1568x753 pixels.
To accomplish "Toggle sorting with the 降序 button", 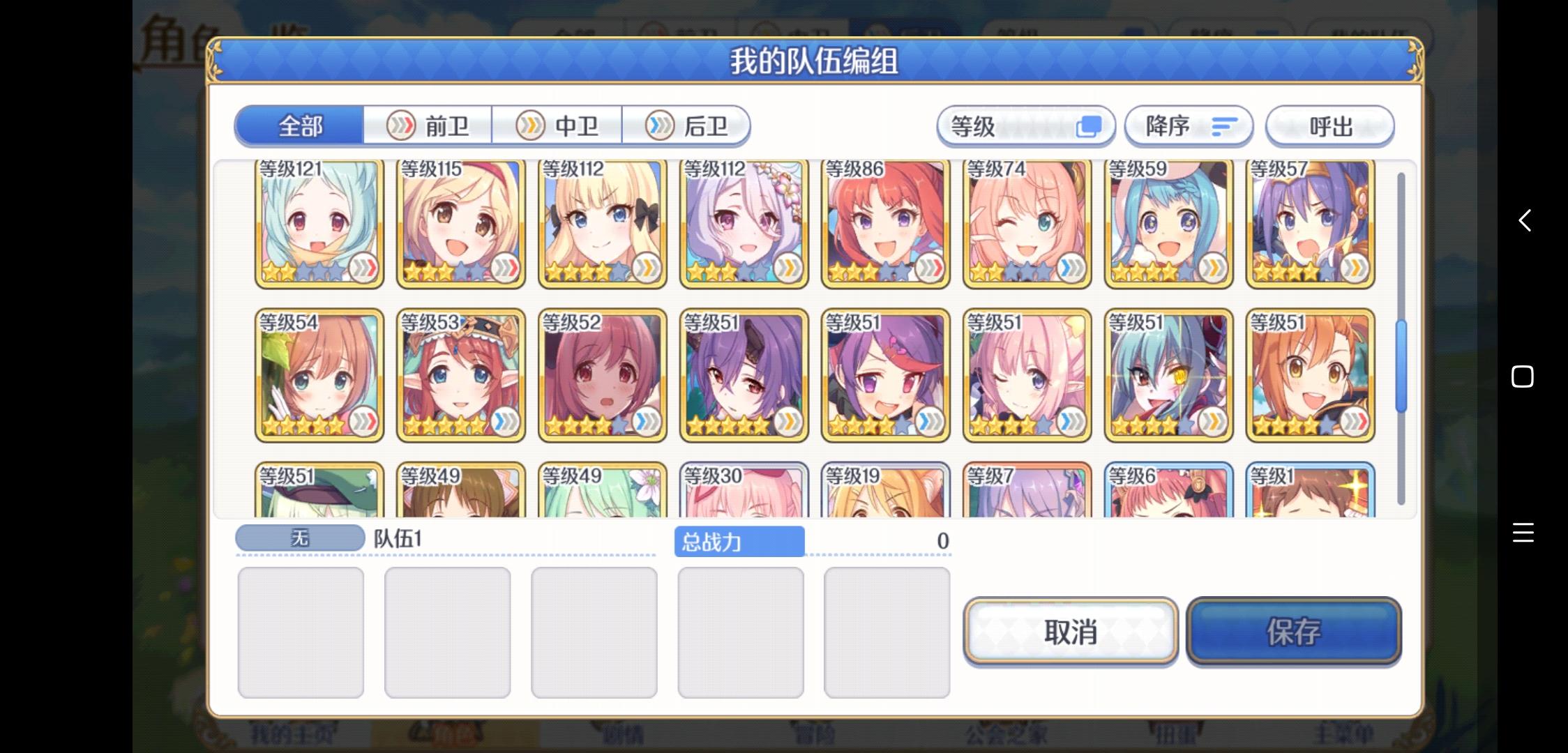I will (1188, 126).
